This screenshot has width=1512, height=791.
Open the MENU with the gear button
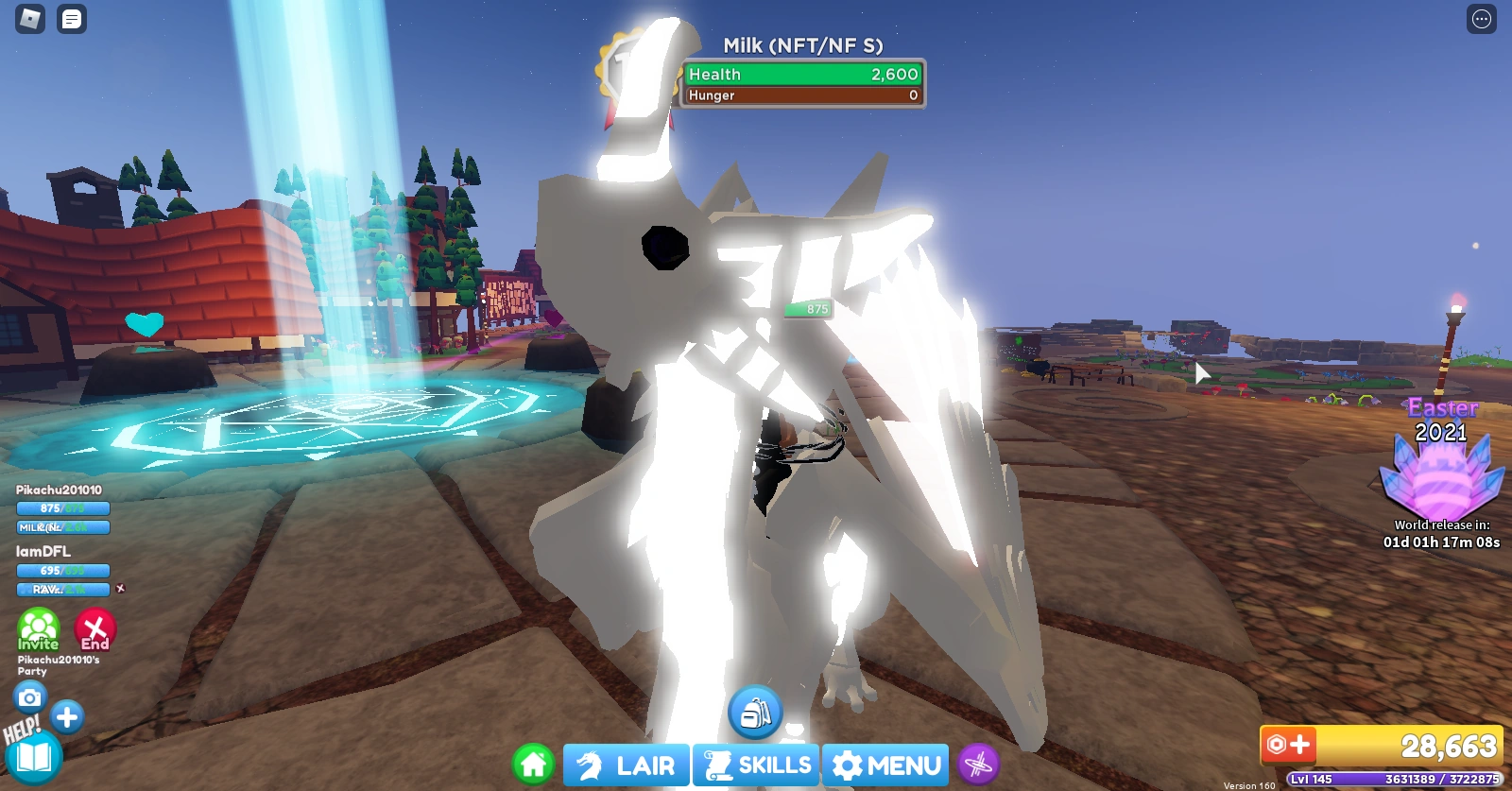[884, 765]
